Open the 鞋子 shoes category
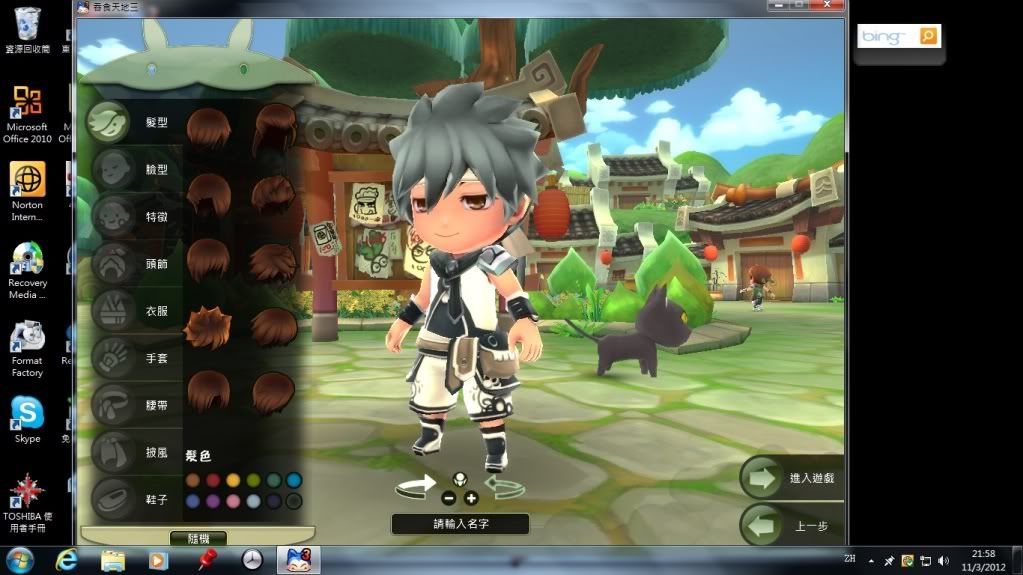This screenshot has height=575, width=1023. click(110, 498)
